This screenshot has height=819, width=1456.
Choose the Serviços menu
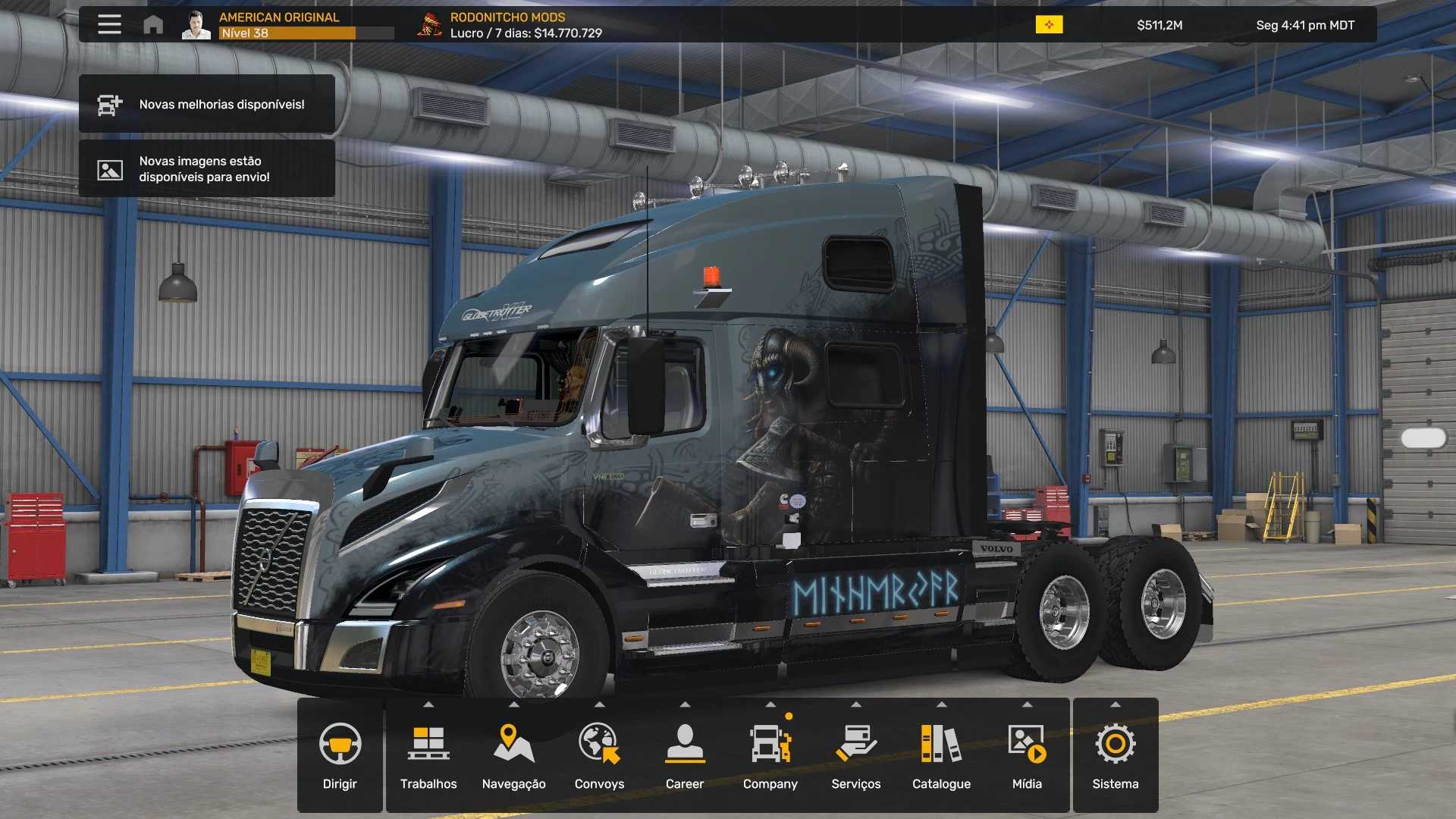(856, 755)
